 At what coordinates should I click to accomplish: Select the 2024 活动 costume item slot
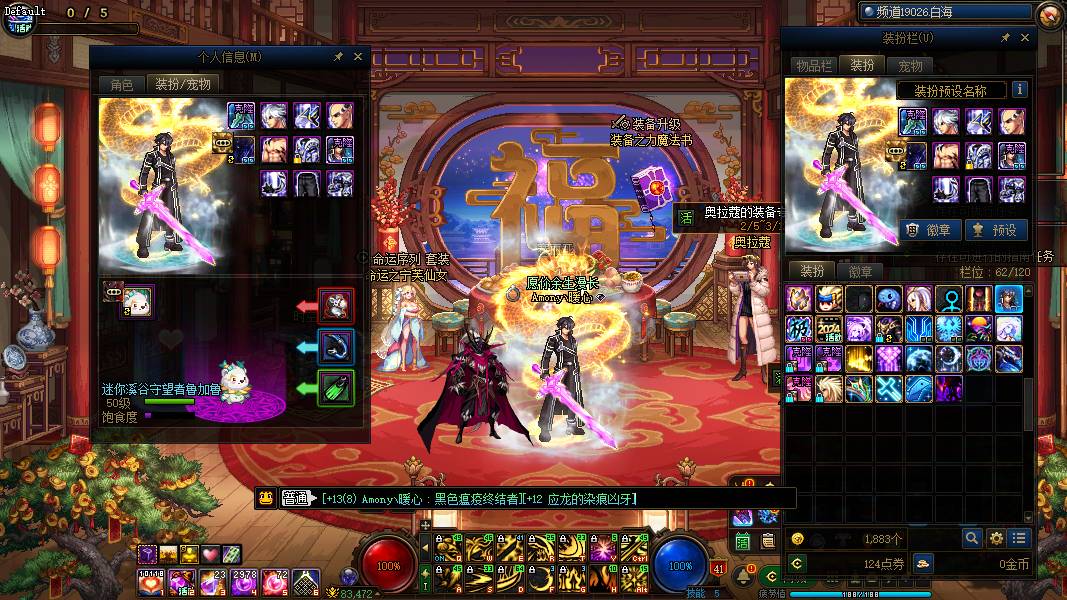829,329
